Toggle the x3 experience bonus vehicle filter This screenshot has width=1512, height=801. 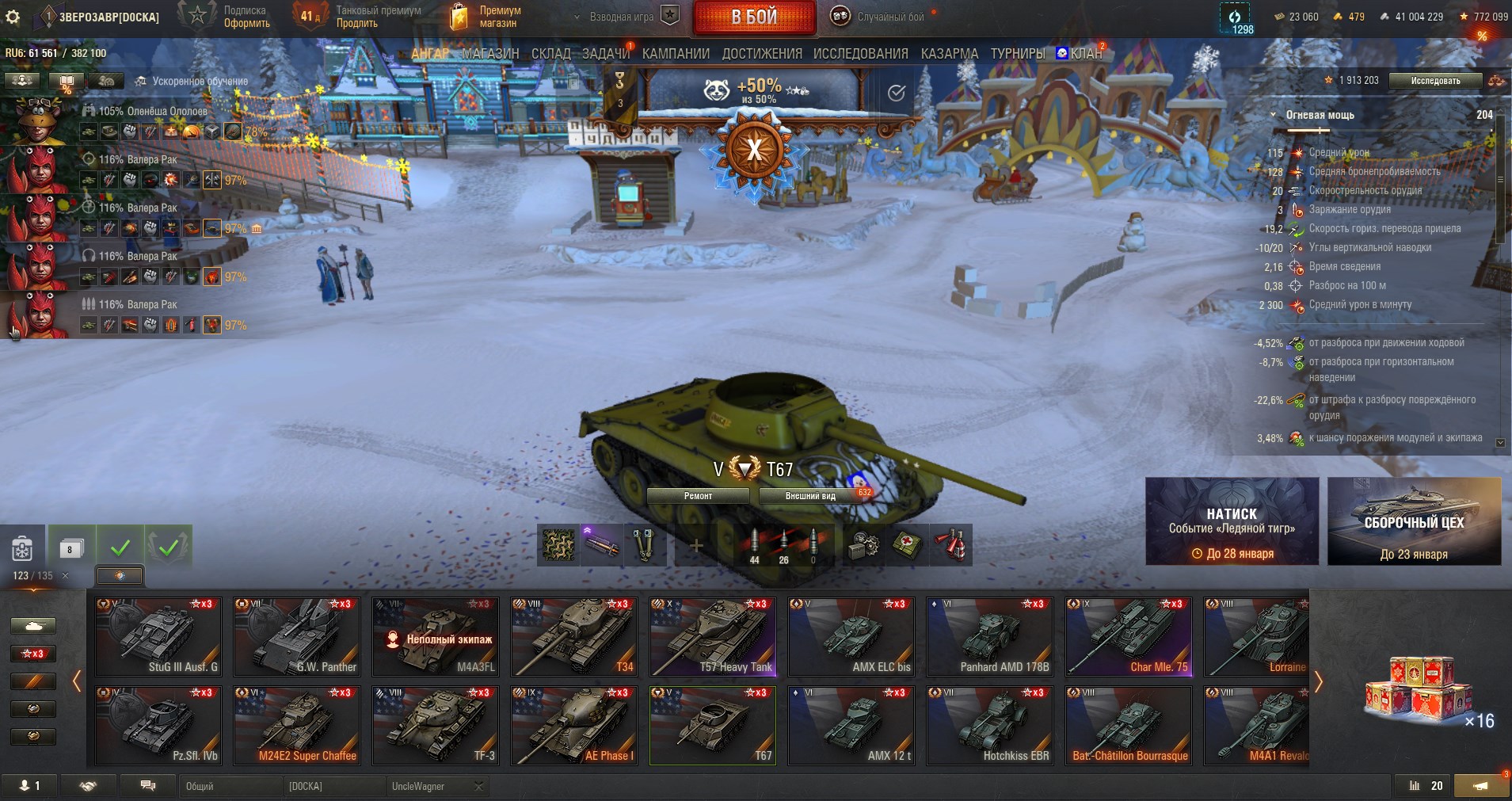click(32, 654)
